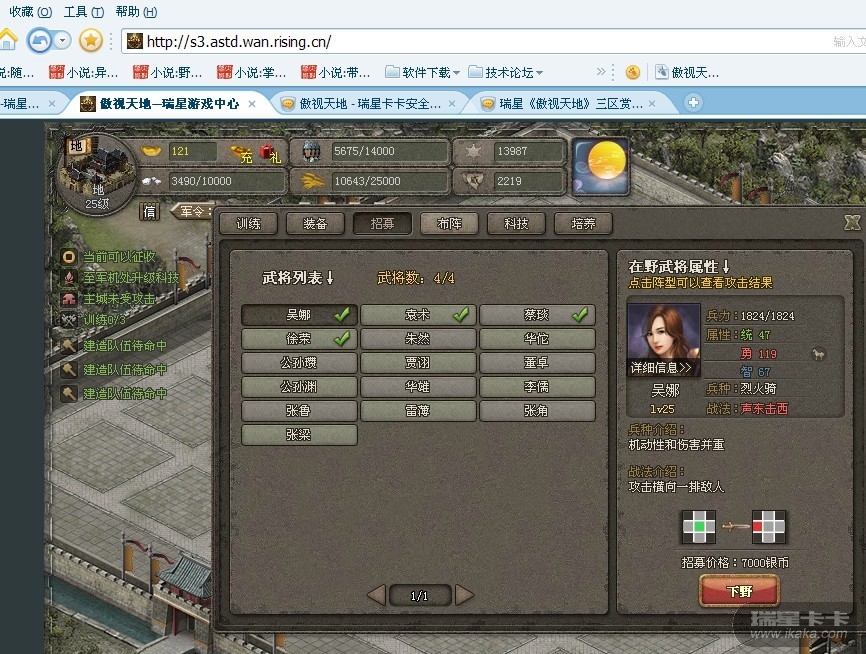Go to the previous page of generals
Image resolution: width=866 pixels, height=654 pixels.
point(377,596)
